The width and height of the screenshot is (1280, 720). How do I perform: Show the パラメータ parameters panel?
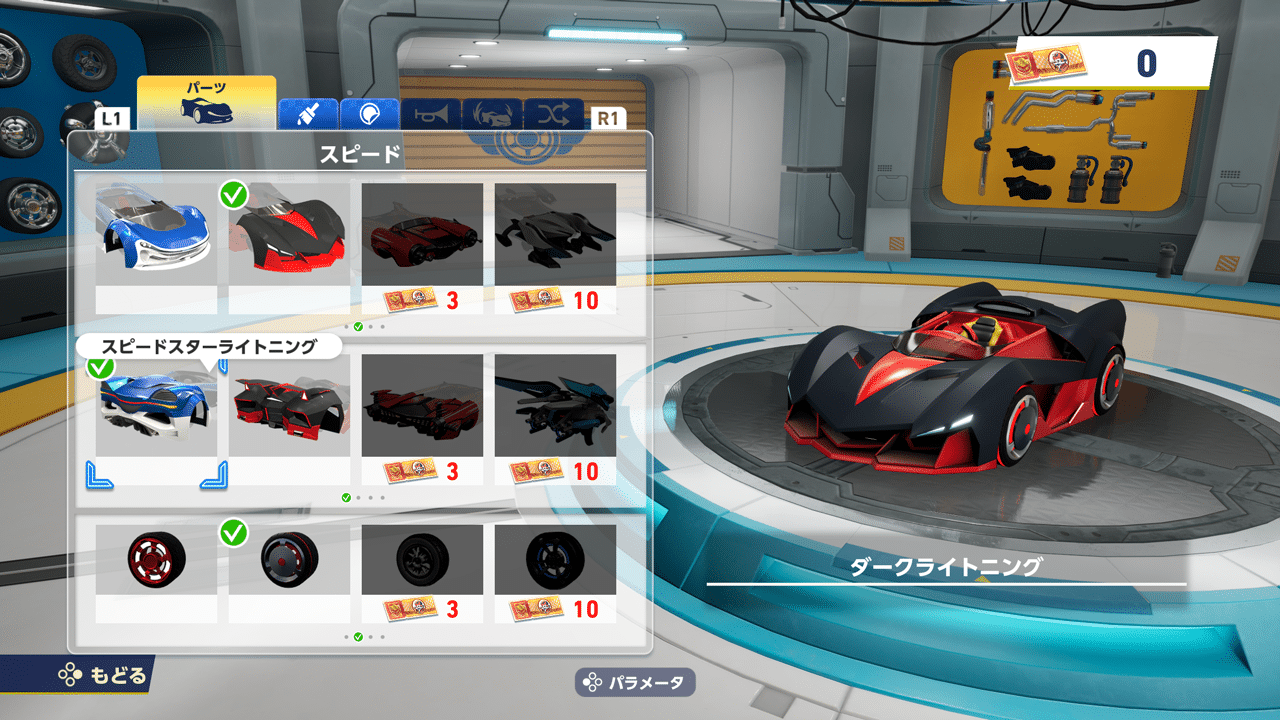coord(635,683)
